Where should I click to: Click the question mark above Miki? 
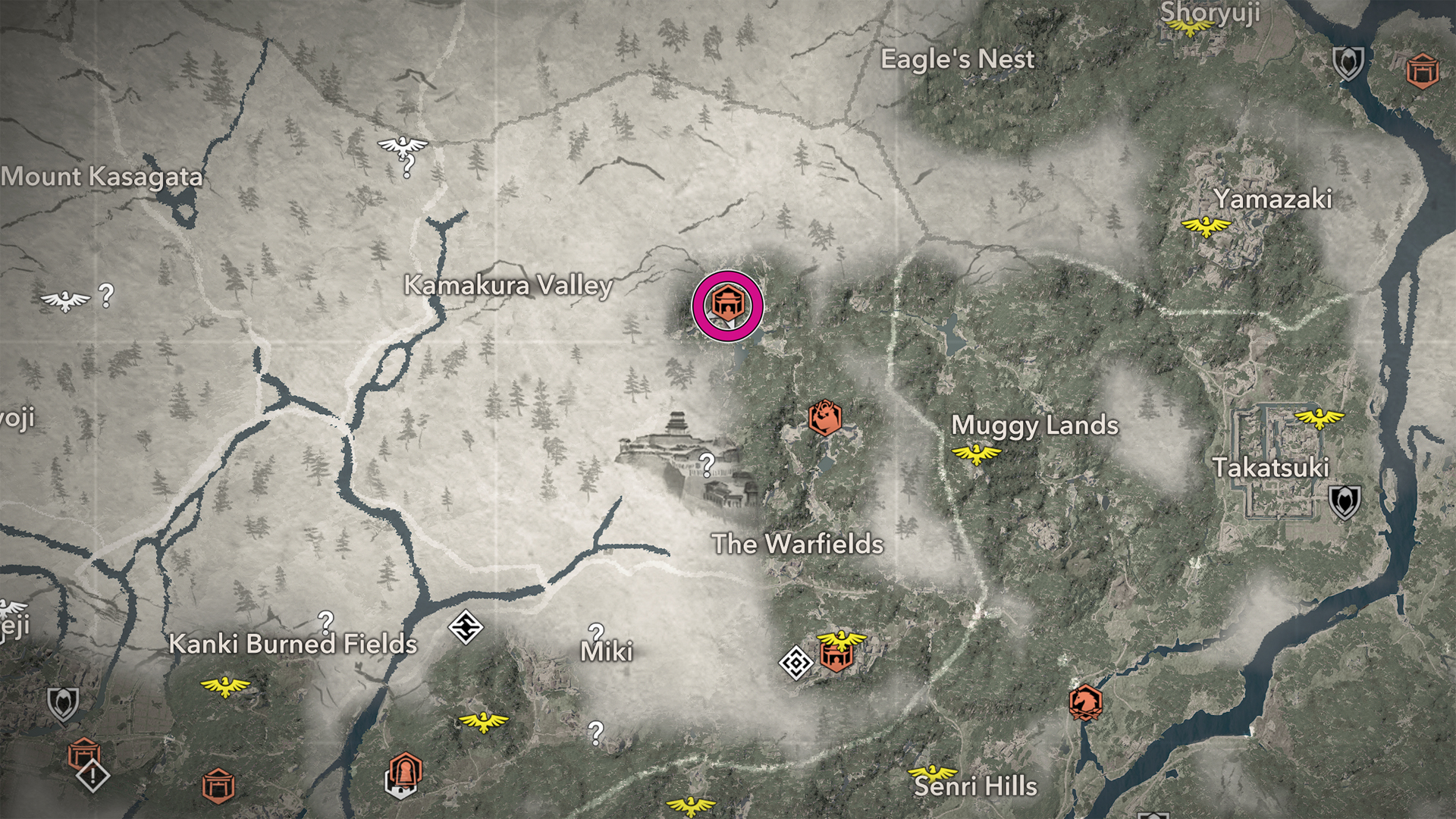[596, 632]
